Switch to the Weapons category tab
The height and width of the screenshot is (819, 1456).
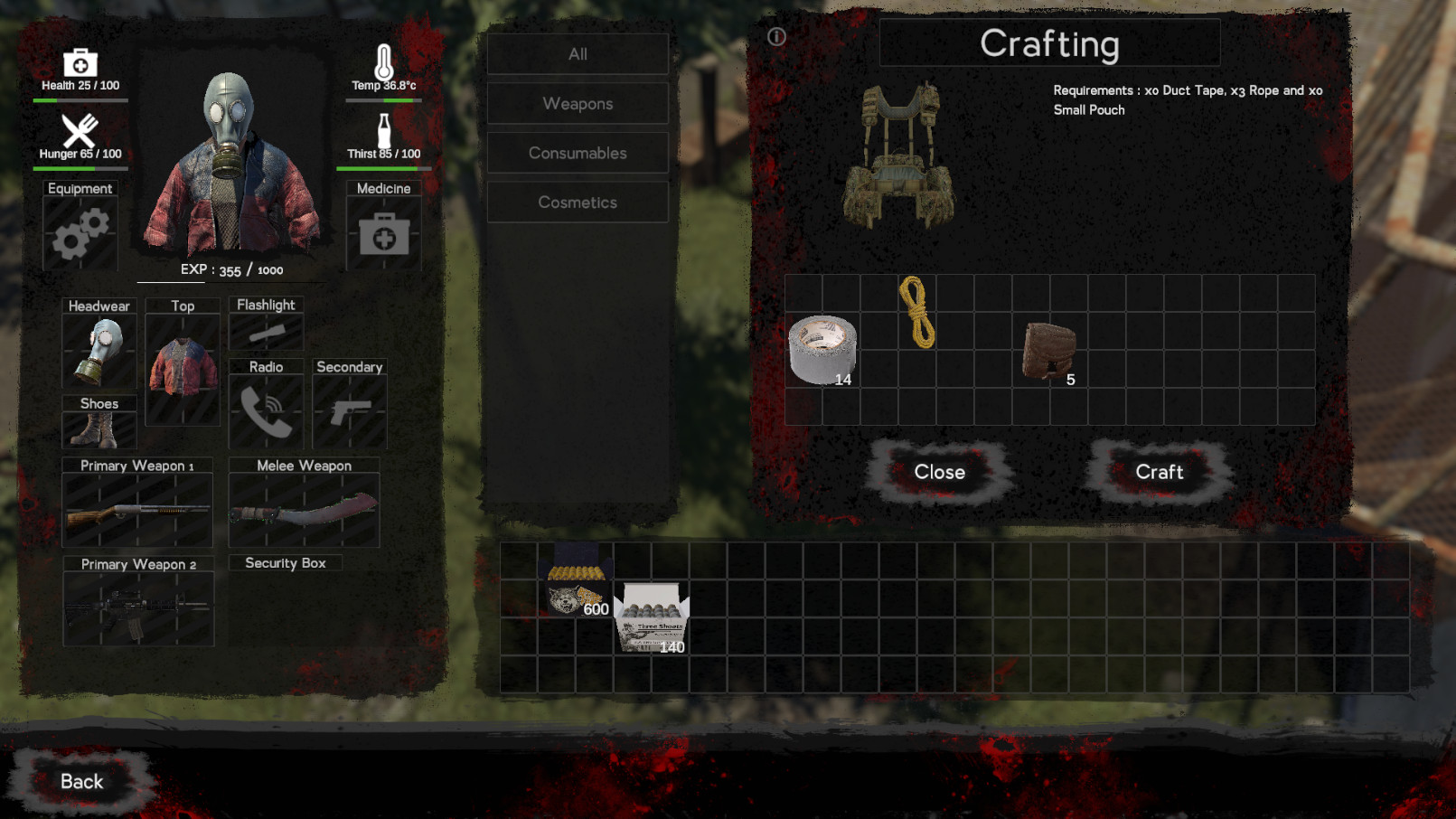pyautogui.click(x=578, y=103)
